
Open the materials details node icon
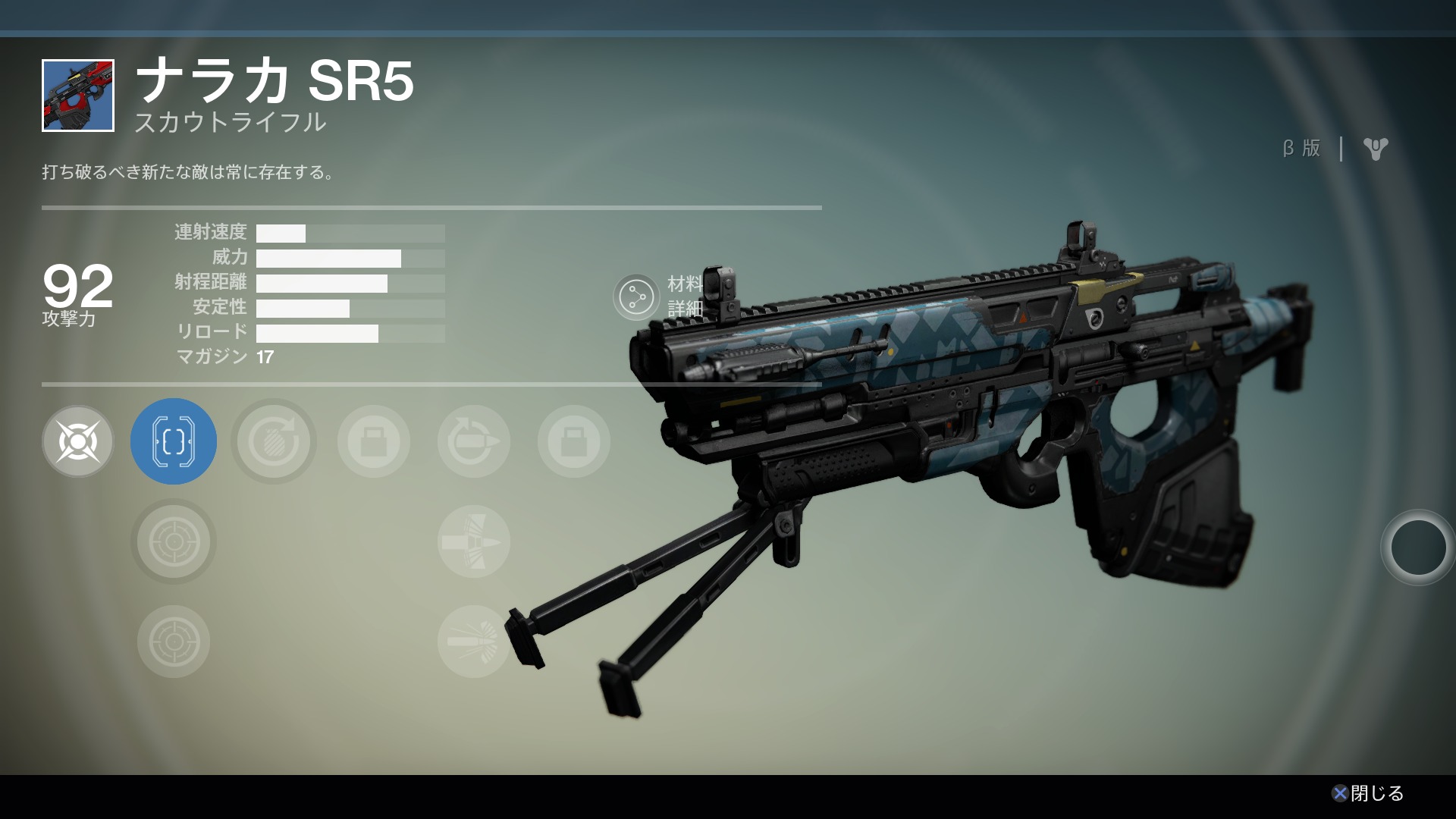[636, 297]
